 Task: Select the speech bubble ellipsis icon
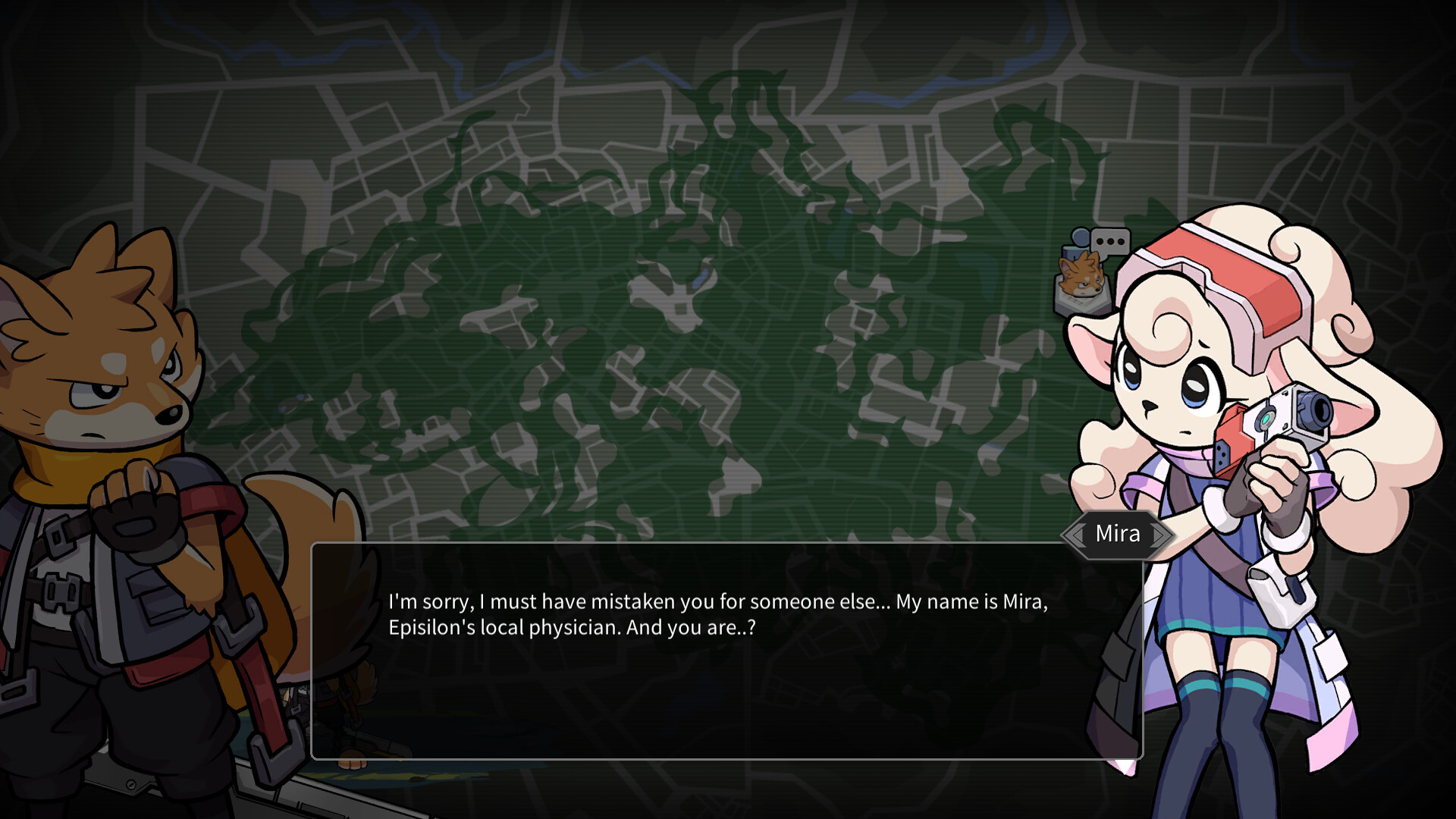[1110, 240]
